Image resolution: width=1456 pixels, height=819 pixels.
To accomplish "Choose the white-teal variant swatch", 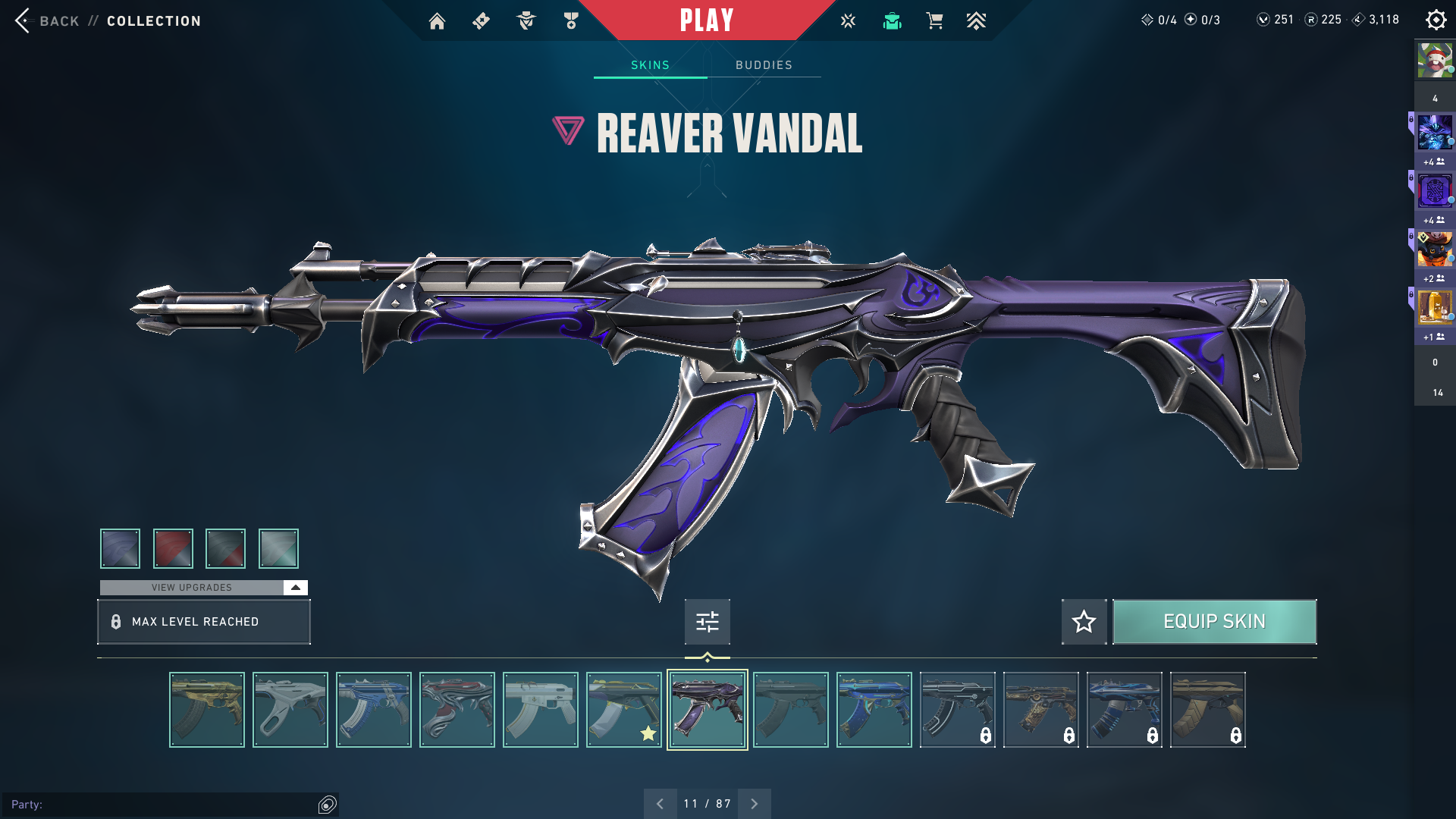I will coord(278,548).
